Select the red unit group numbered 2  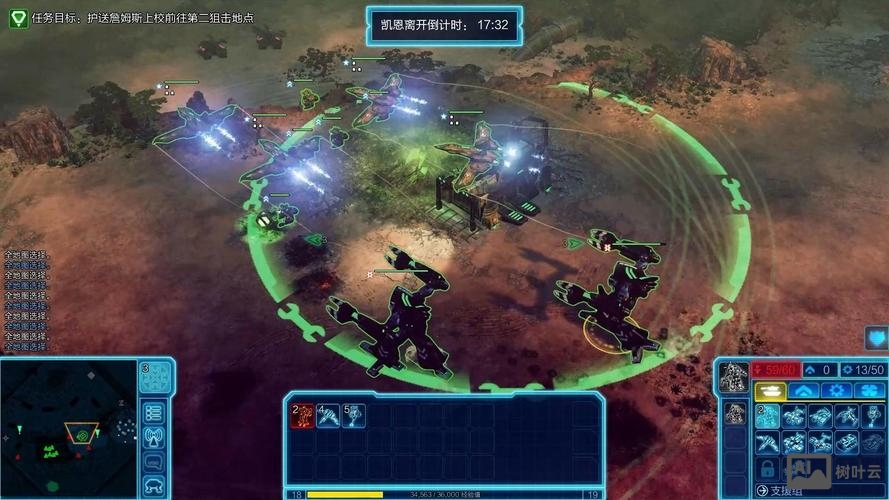click(x=302, y=416)
